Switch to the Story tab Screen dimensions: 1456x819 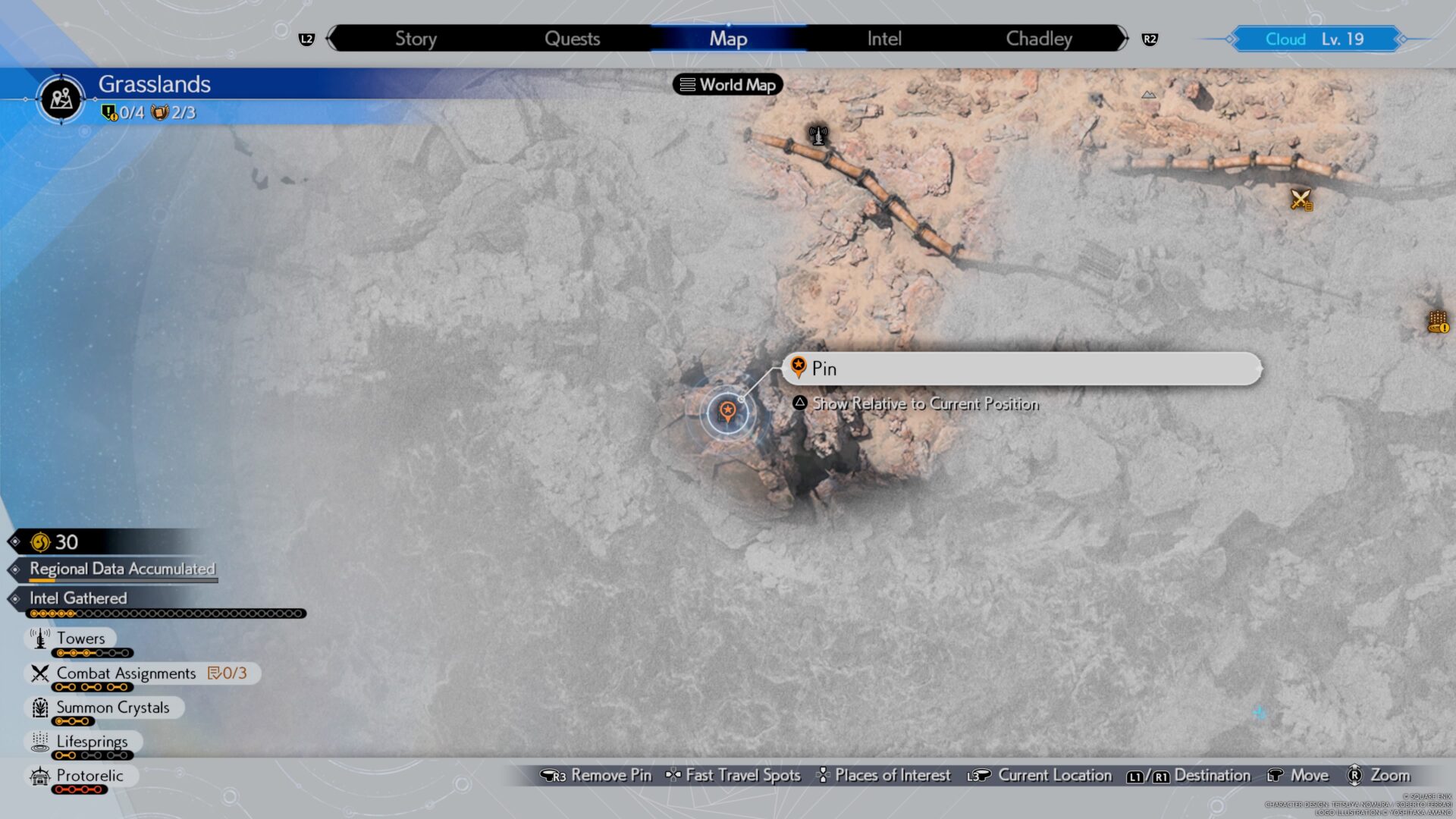416,39
